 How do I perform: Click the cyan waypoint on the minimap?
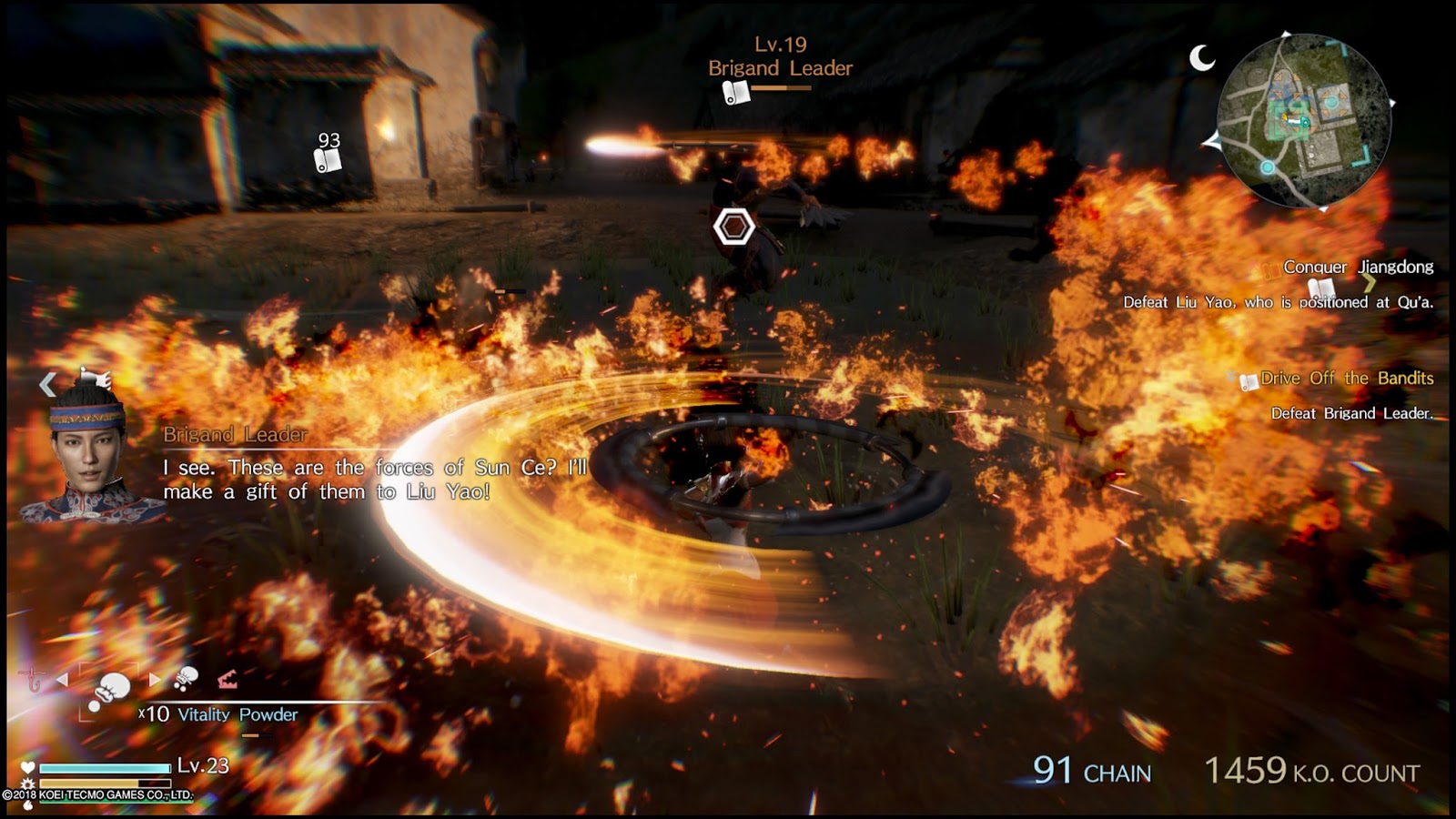coord(1267,167)
